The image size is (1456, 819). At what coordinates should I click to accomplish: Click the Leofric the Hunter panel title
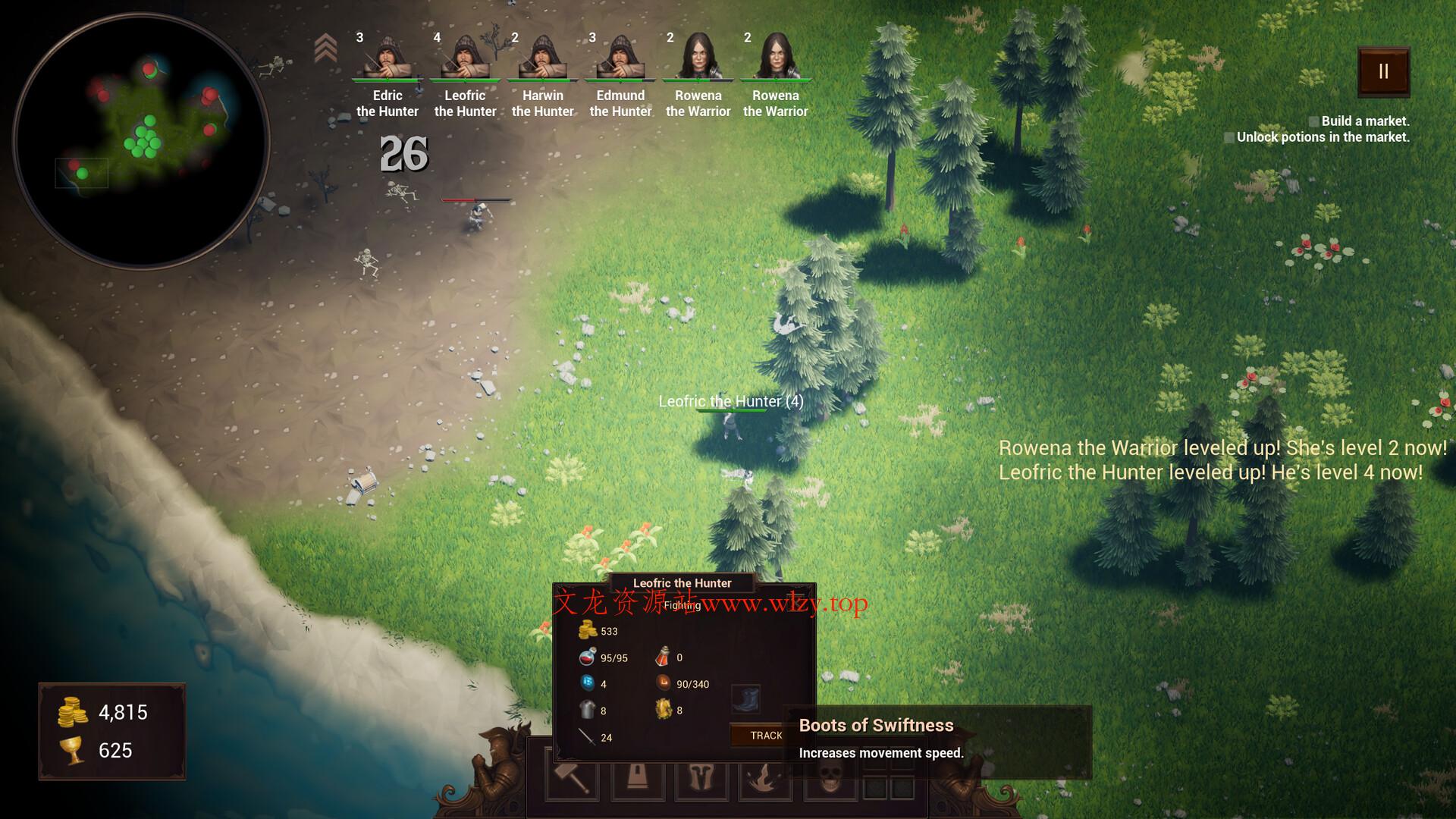(x=682, y=582)
